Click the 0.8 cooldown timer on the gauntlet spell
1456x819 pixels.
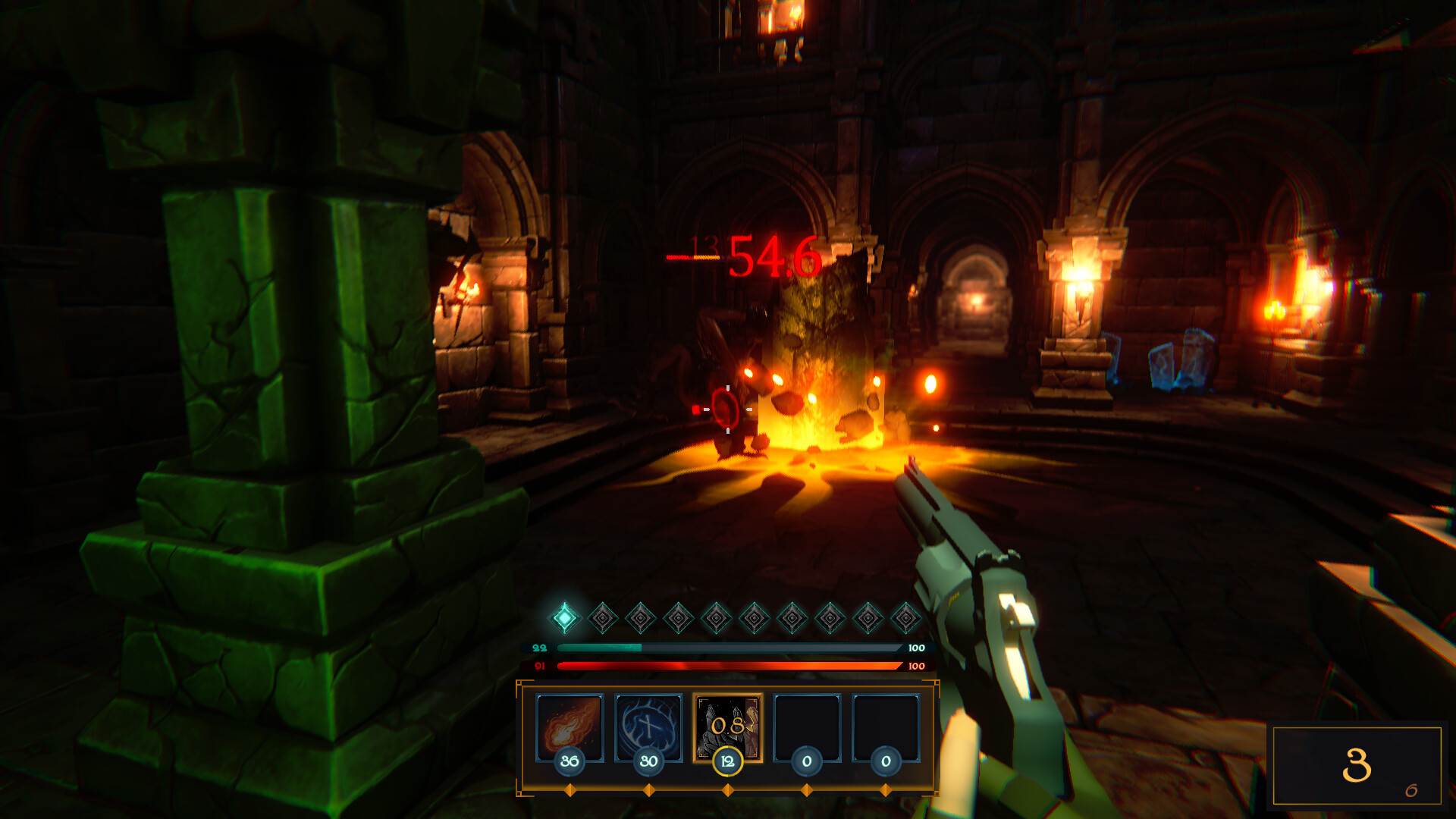[x=726, y=726]
